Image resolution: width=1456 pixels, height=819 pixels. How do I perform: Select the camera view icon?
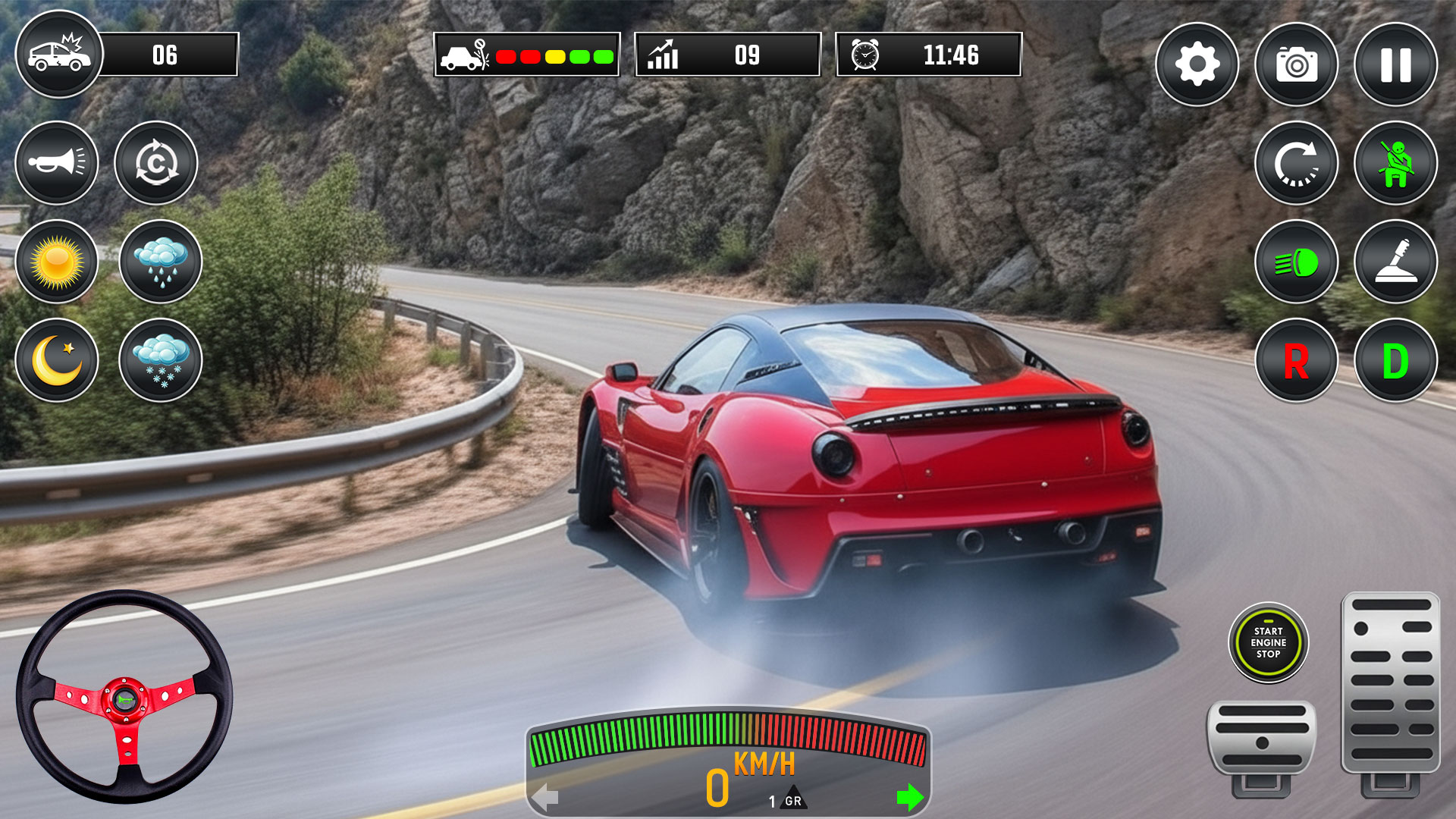[x=1296, y=64]
